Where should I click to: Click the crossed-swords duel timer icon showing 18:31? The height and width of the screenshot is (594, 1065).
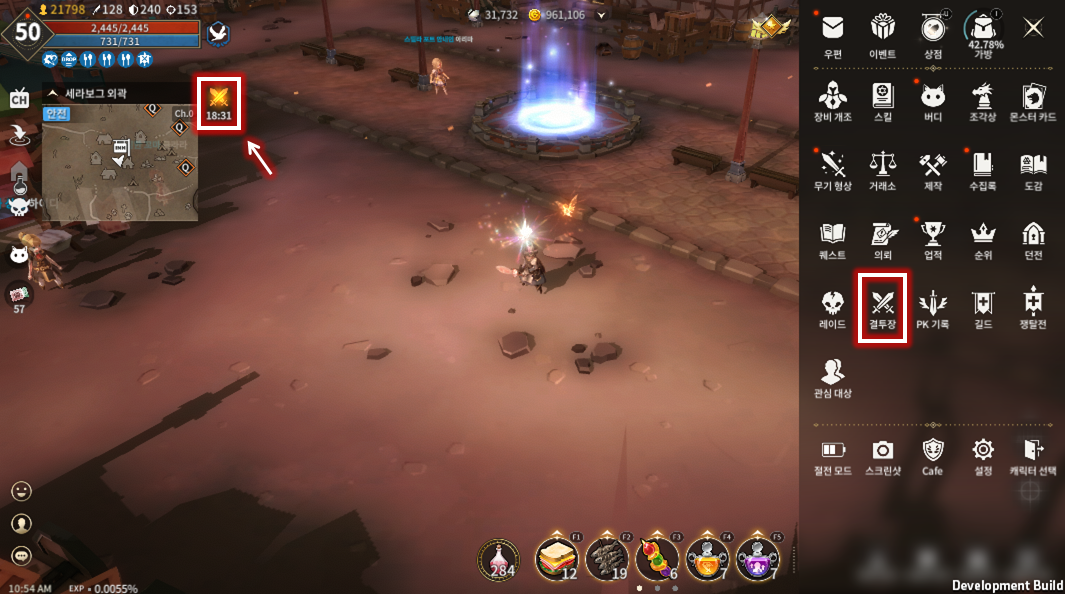218,102
